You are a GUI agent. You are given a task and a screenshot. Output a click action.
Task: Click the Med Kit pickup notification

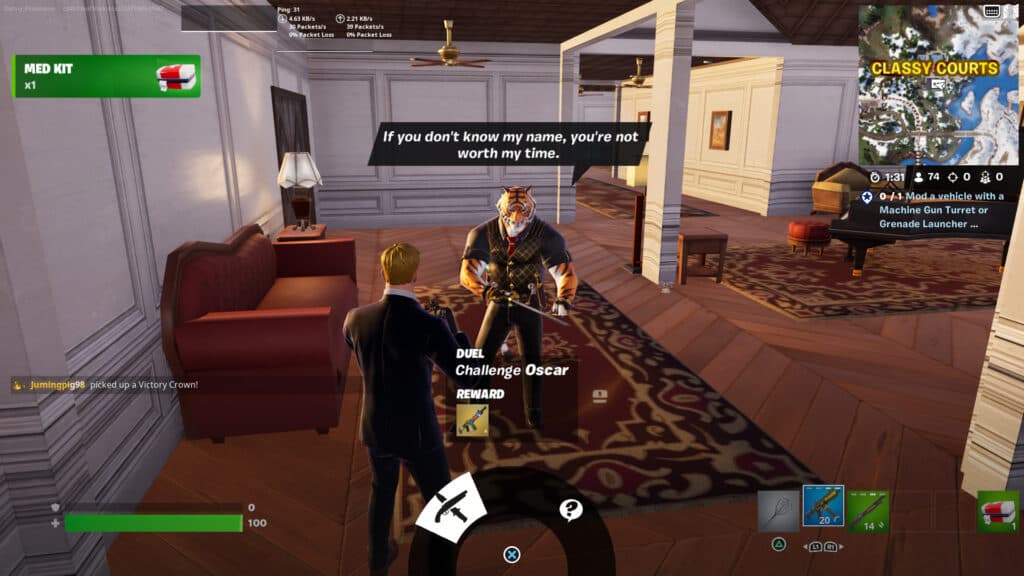(107, 76)
